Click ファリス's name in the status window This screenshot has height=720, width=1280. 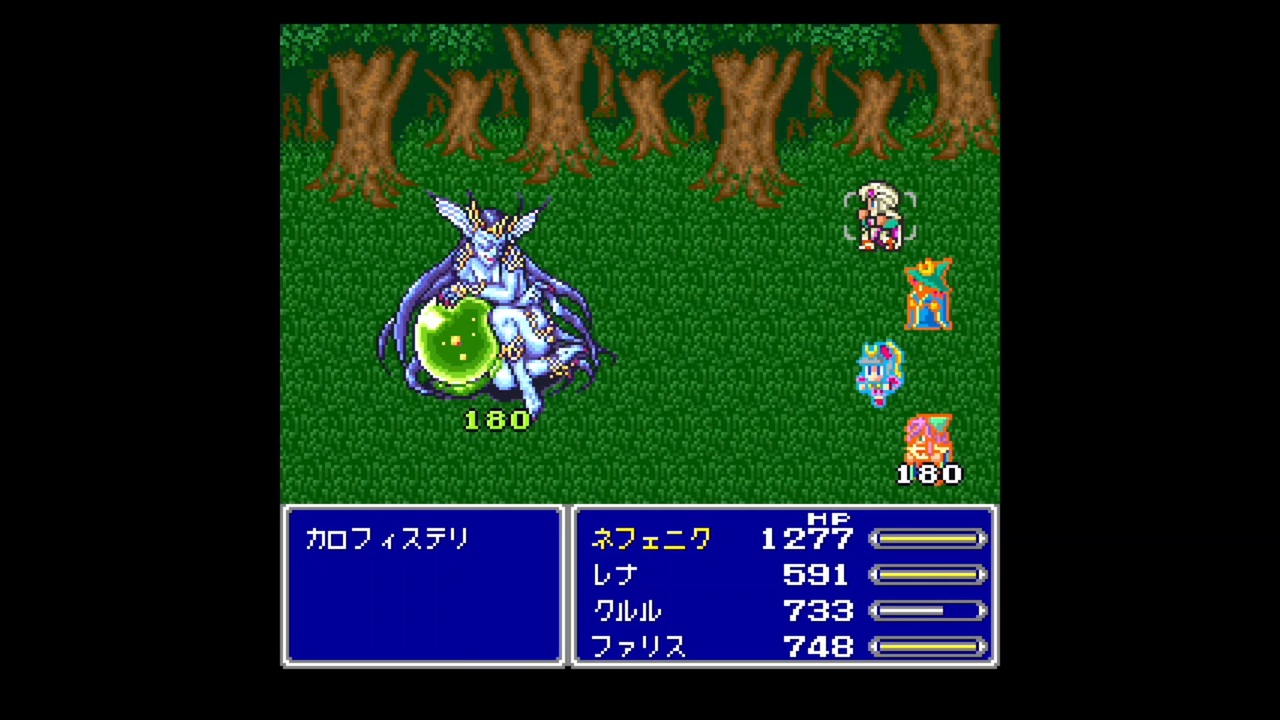[640, 648]
